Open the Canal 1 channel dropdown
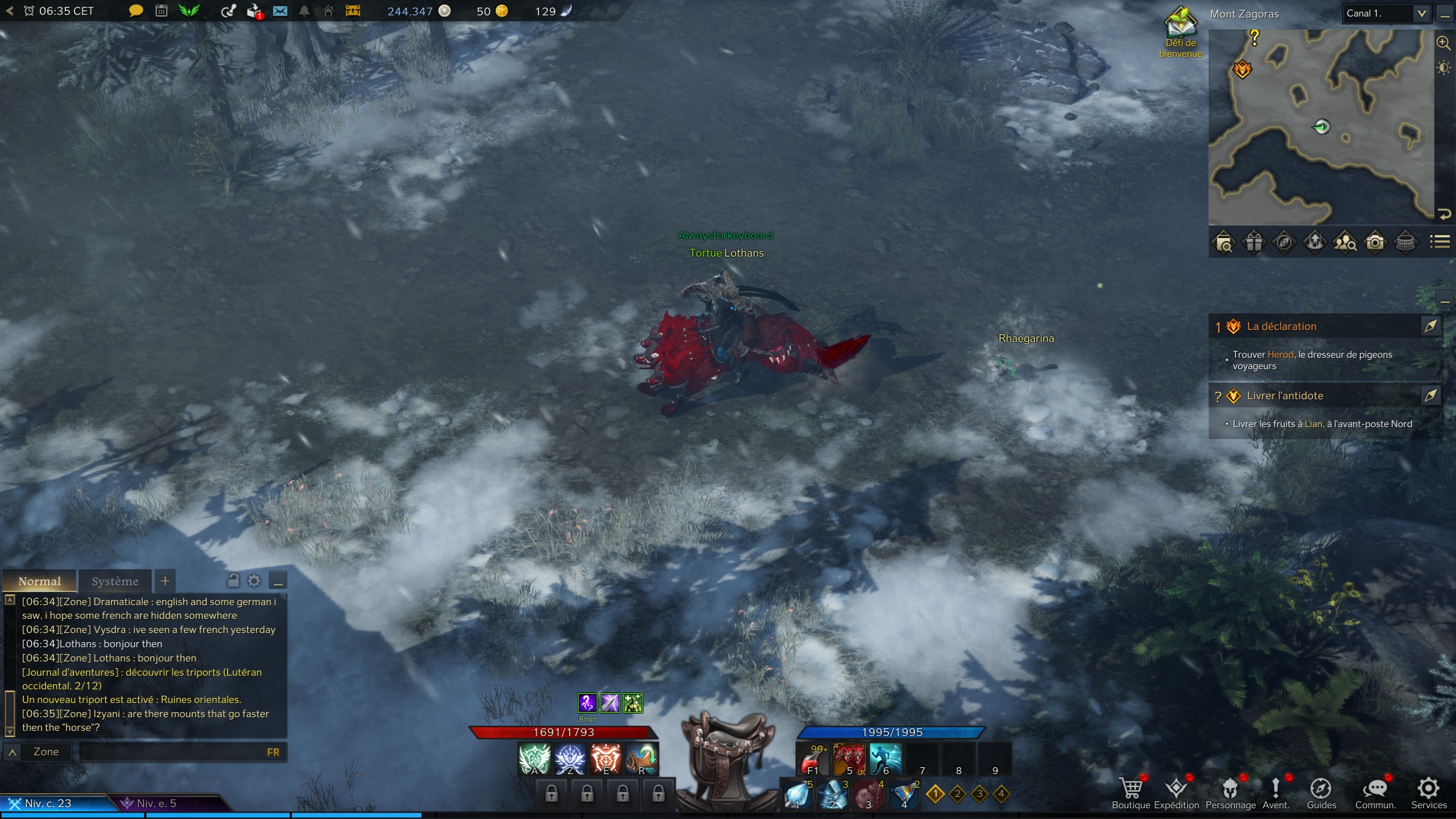 (1421, 14)
